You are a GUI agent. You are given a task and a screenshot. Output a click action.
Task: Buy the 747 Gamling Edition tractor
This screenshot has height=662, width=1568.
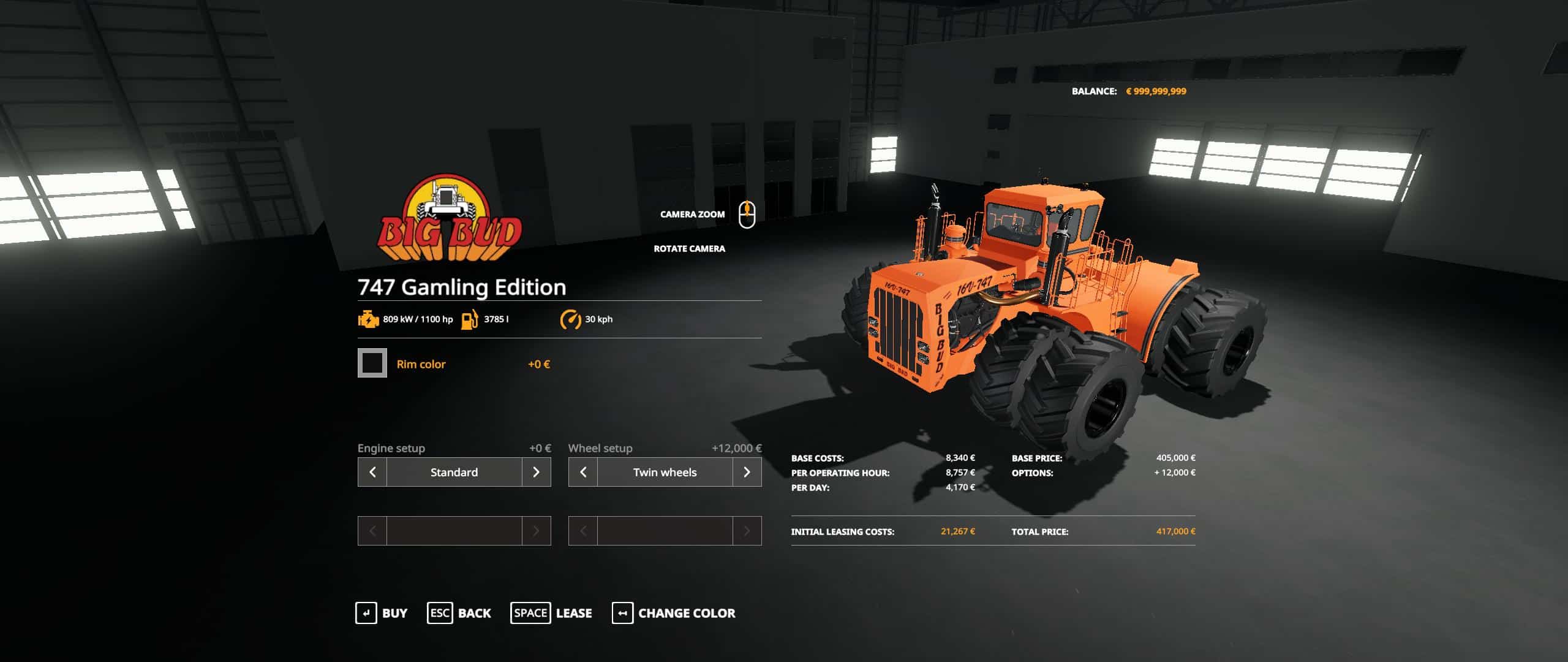(381, 613)
